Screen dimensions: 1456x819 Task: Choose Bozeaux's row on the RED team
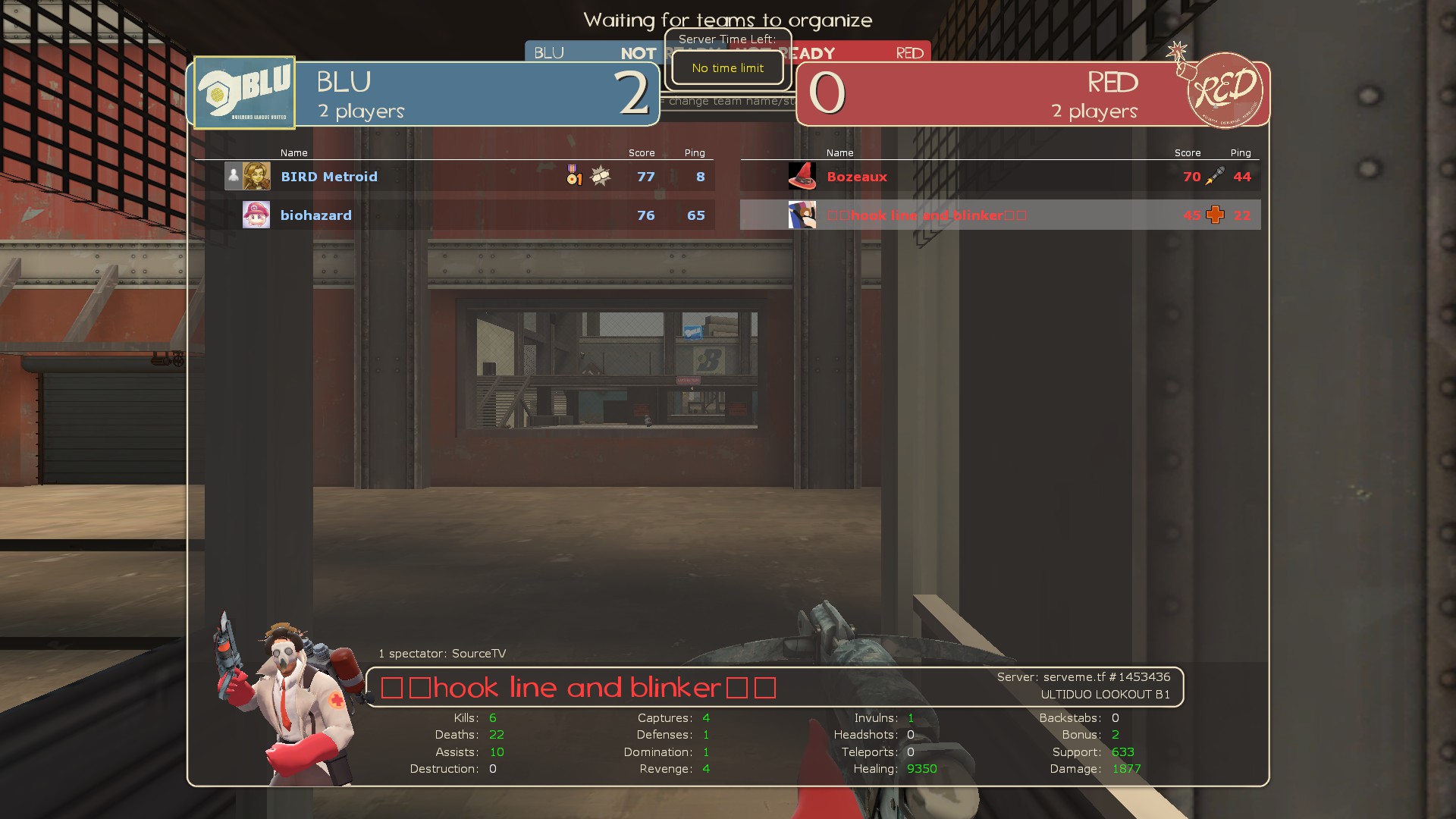tap(999, 177)
